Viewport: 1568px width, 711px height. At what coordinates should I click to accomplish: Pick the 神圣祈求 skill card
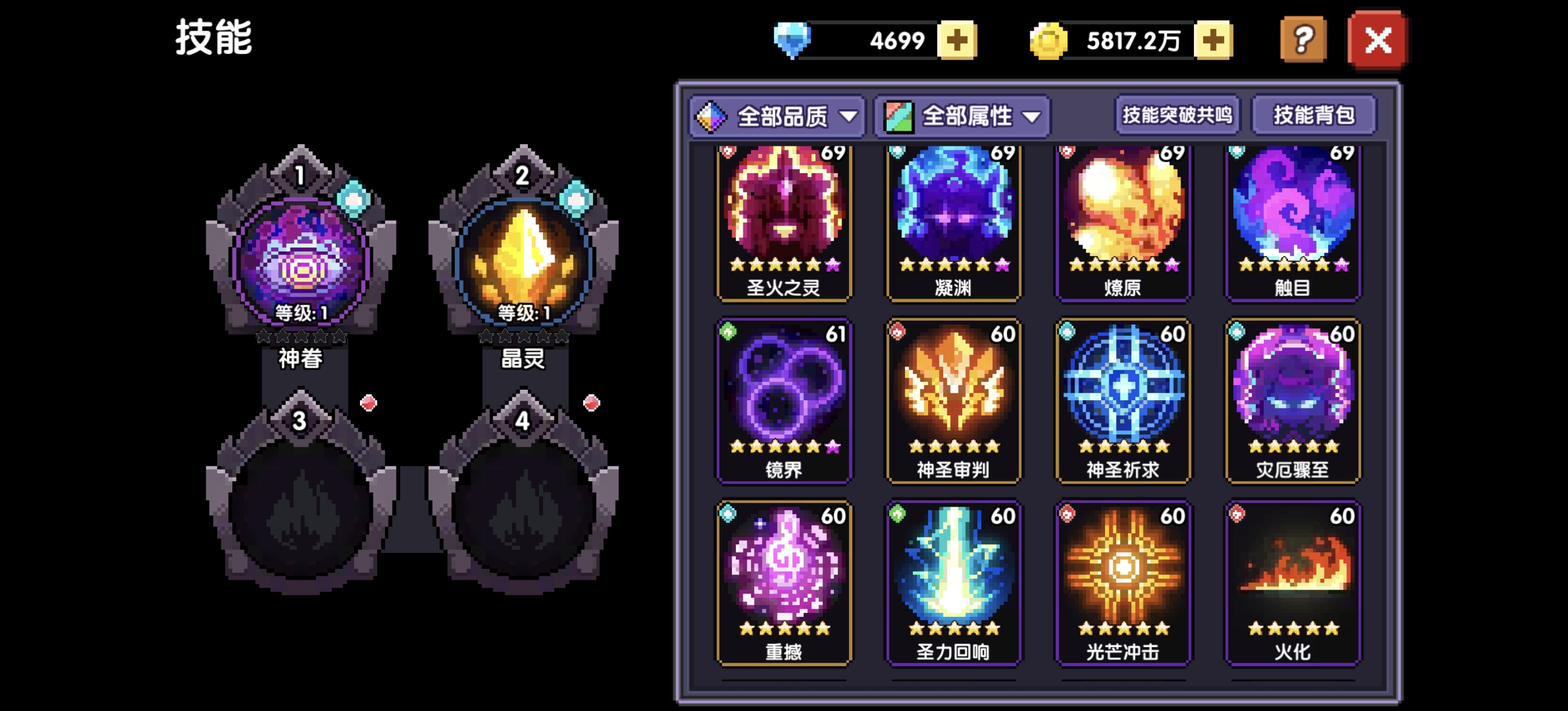coord(1123,400)
